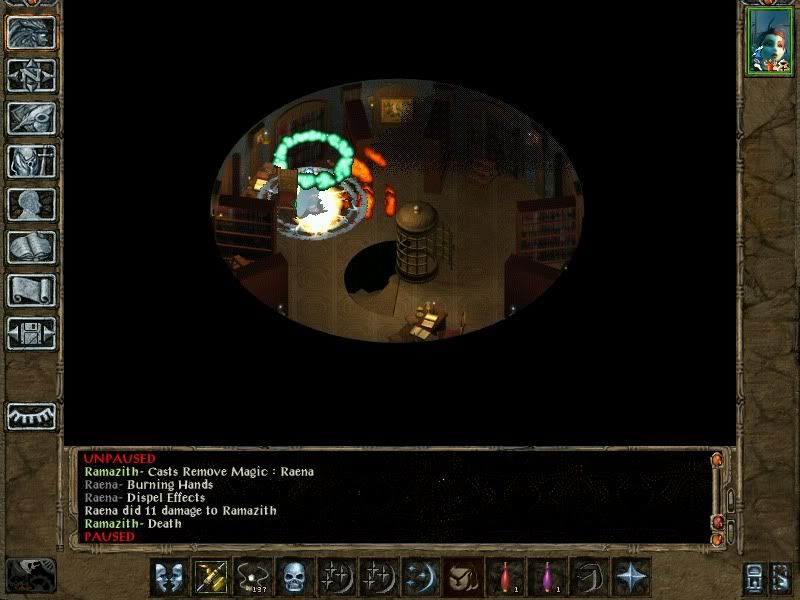
Task: Open the priest scroll screen
Action: (31, 290)
